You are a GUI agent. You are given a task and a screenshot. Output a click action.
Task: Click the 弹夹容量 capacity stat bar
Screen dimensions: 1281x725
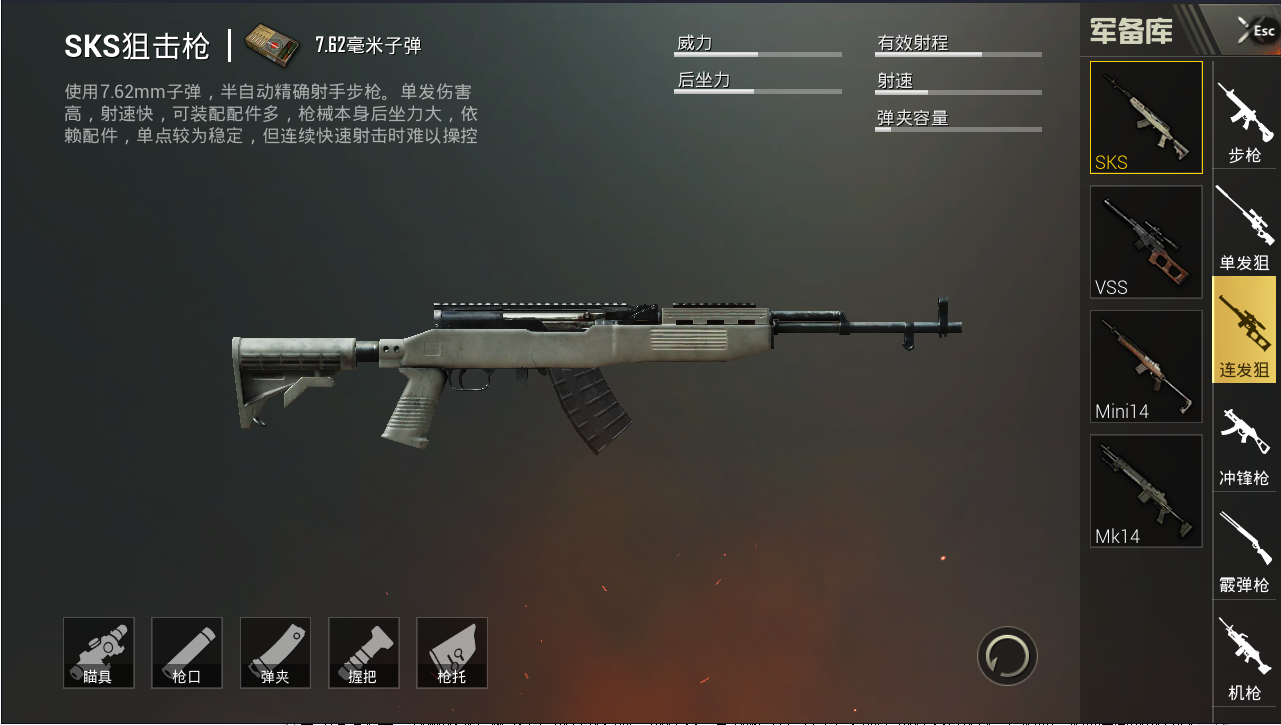point(958,125)
